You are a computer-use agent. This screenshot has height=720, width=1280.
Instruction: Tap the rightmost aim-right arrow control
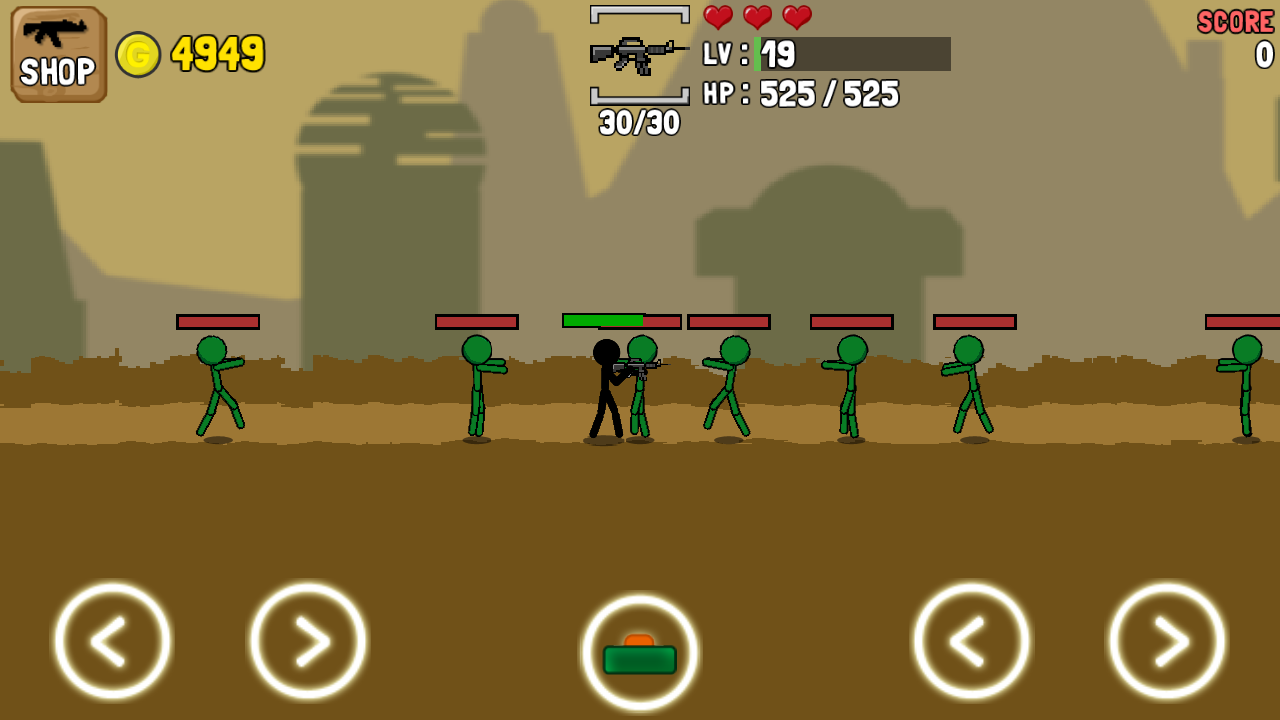click(x=1168, y=640)
